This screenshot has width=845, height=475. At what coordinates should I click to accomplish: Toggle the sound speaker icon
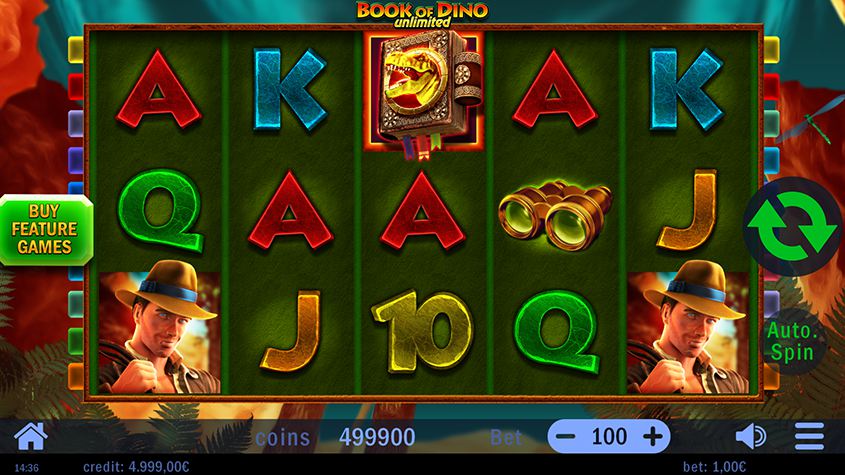click(x=750, y=436)
